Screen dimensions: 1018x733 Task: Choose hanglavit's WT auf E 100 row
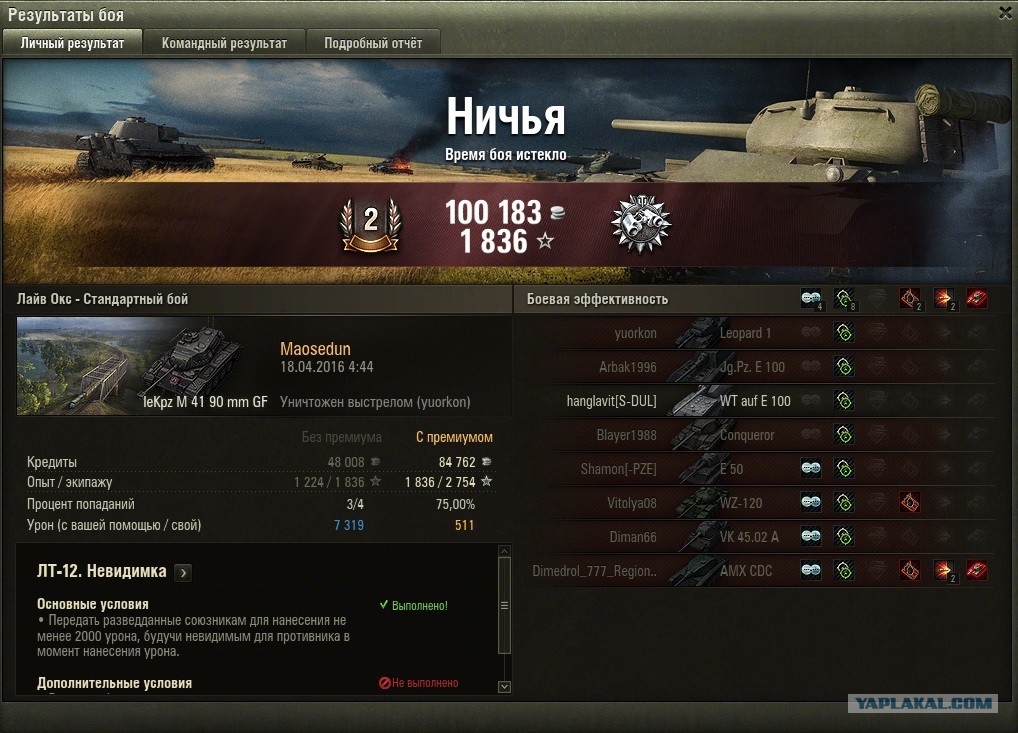point(755,401)
